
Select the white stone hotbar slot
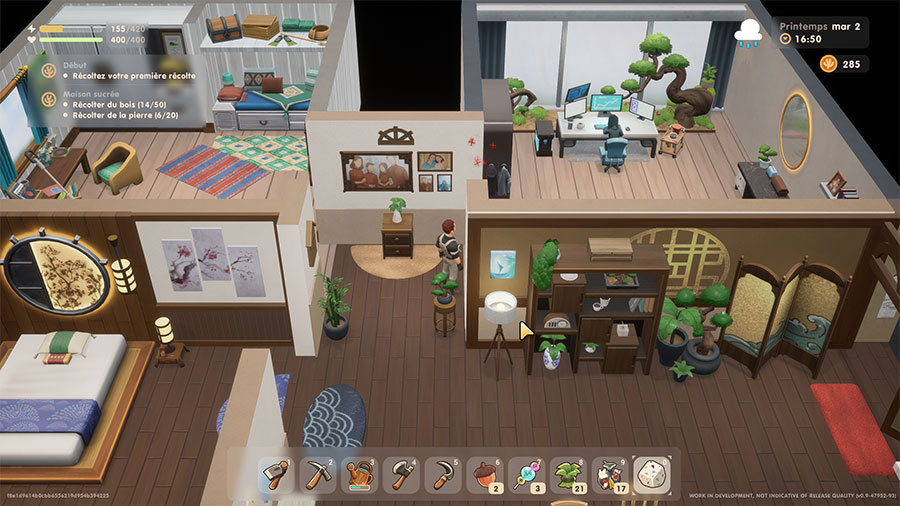point(650,473)
